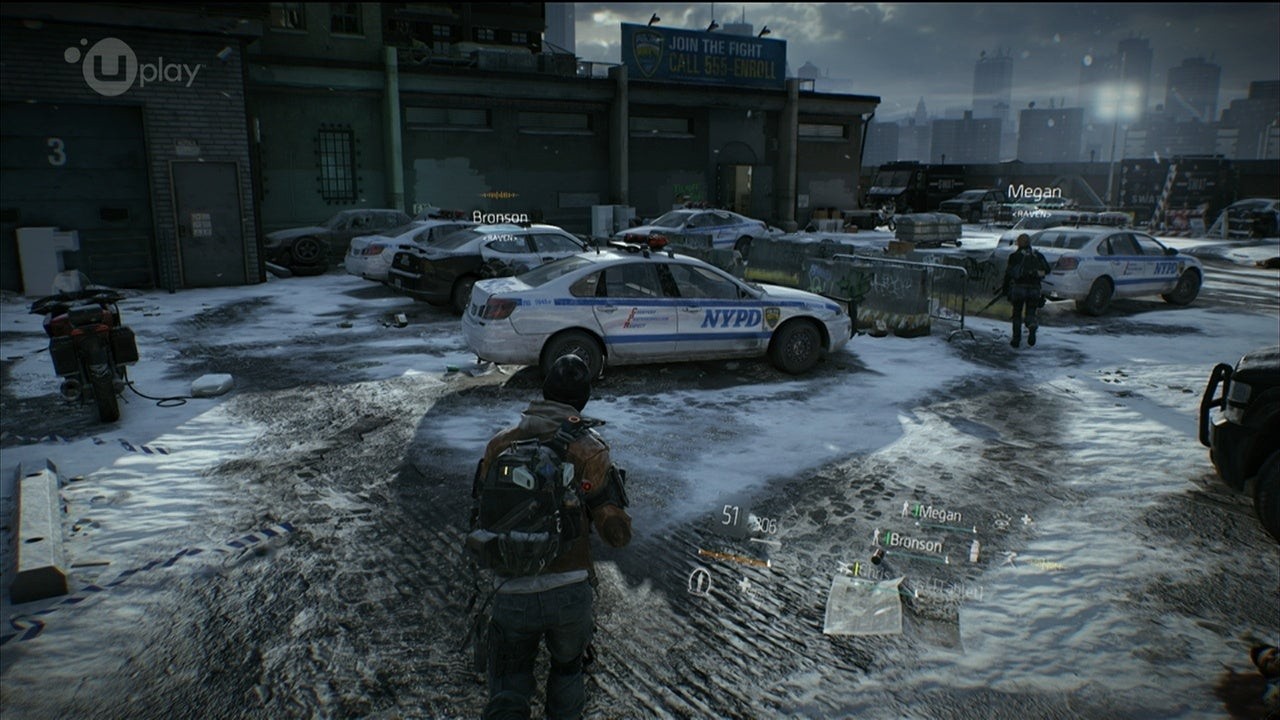Click the Bronson nameplate over the cars

pyautogui.click(x=500, y=216)
